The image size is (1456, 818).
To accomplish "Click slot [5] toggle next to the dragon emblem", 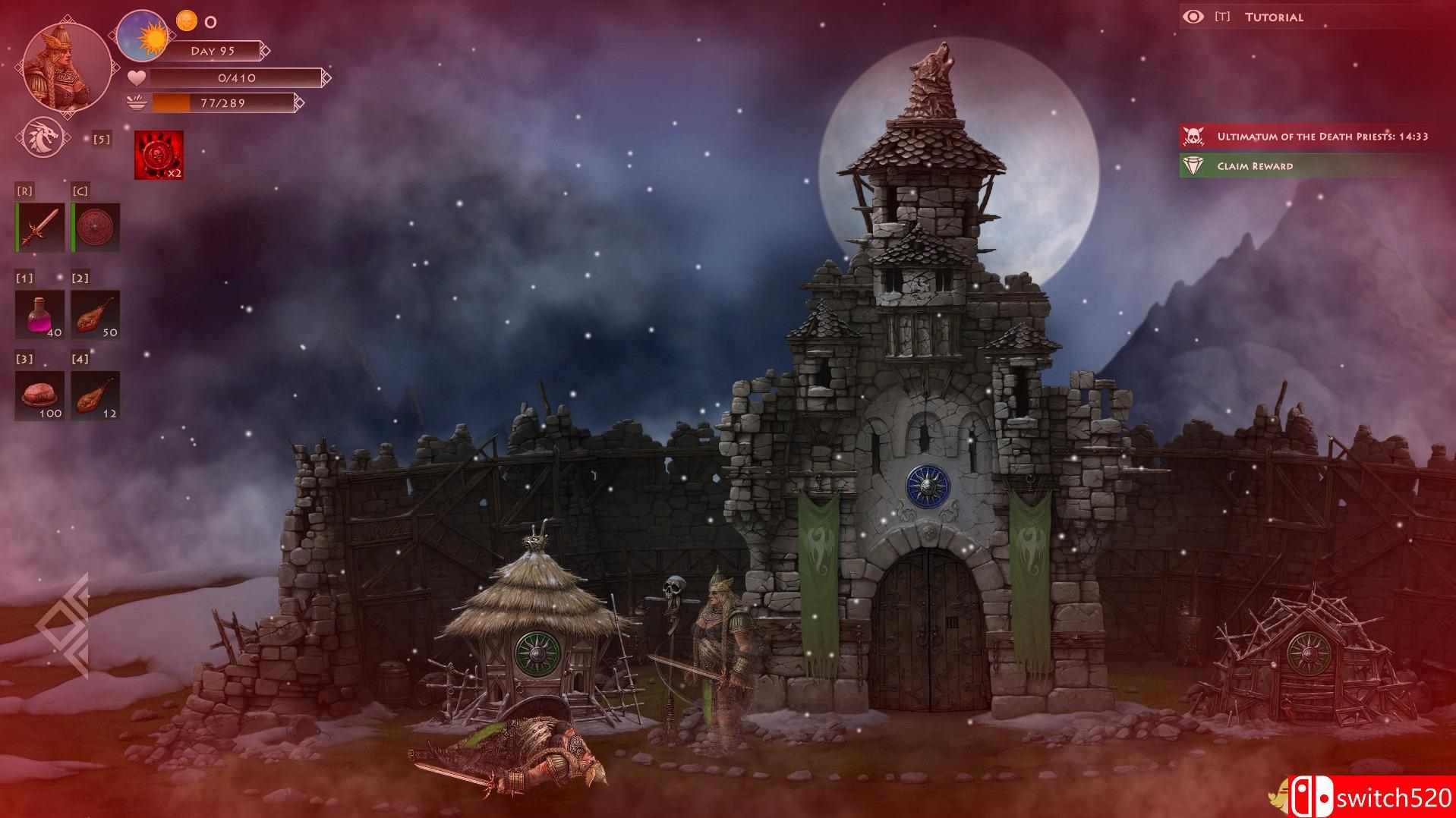I will point(102,140).
